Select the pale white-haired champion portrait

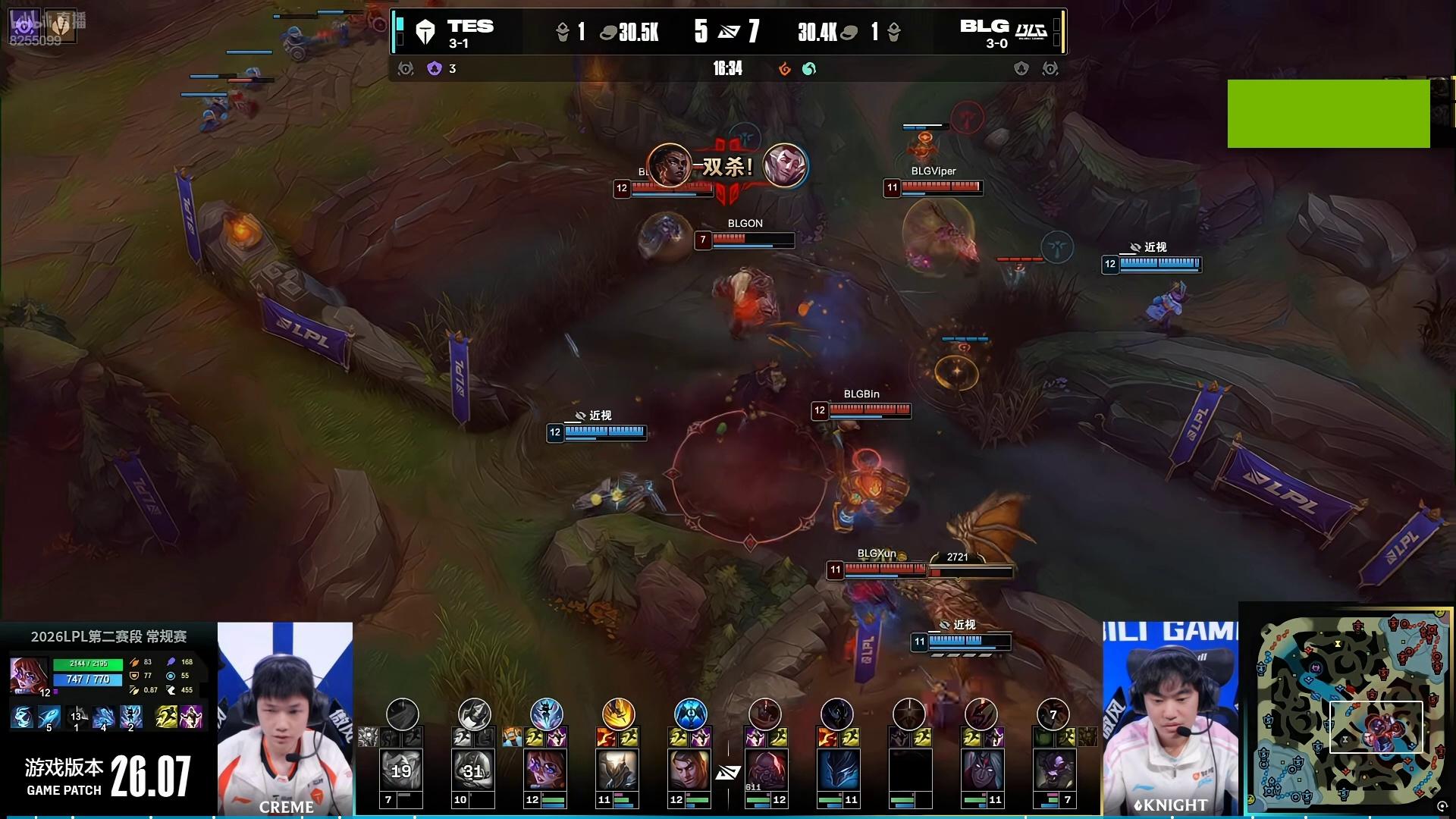981,769
